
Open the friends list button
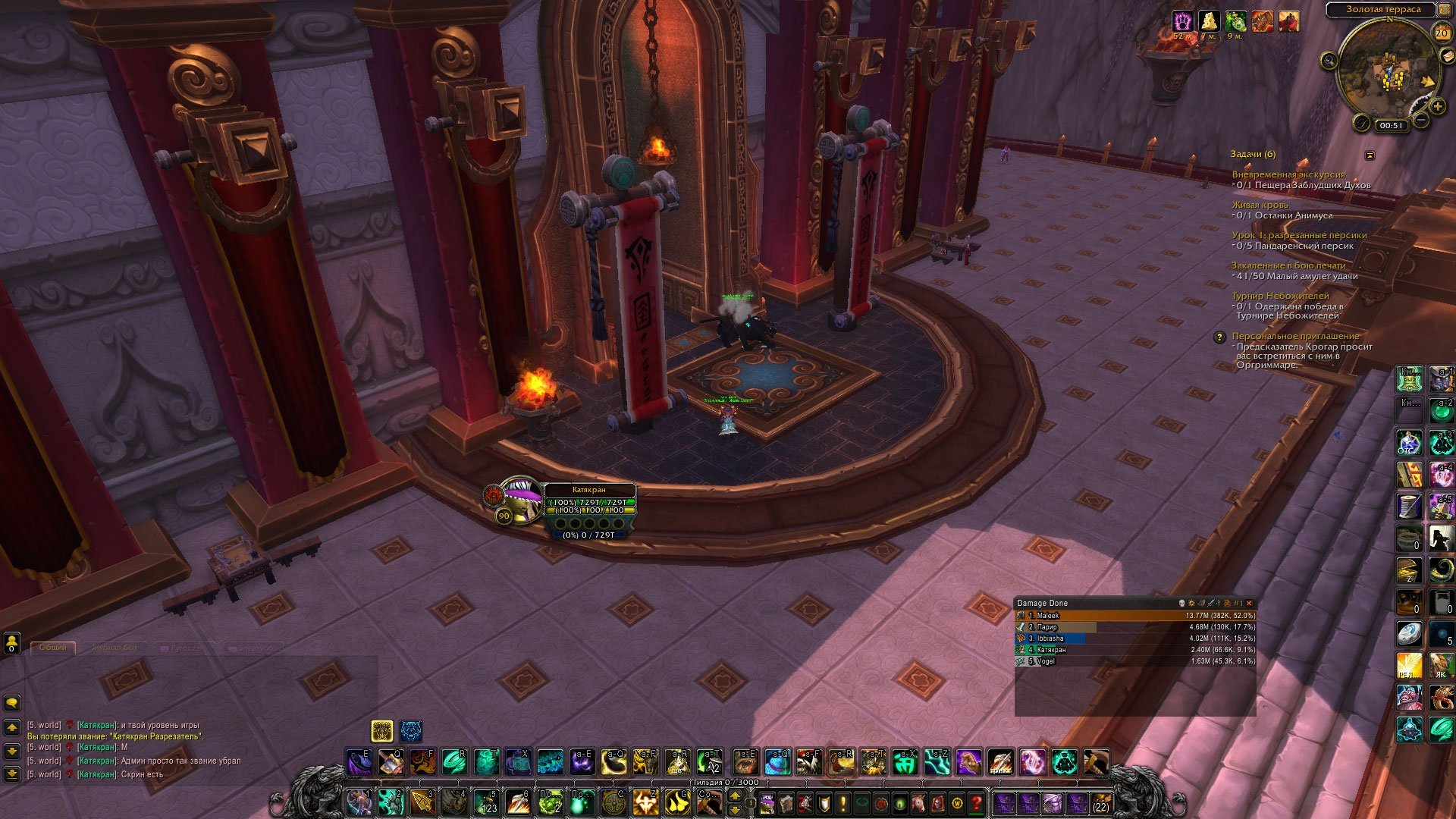click(11, 643)
